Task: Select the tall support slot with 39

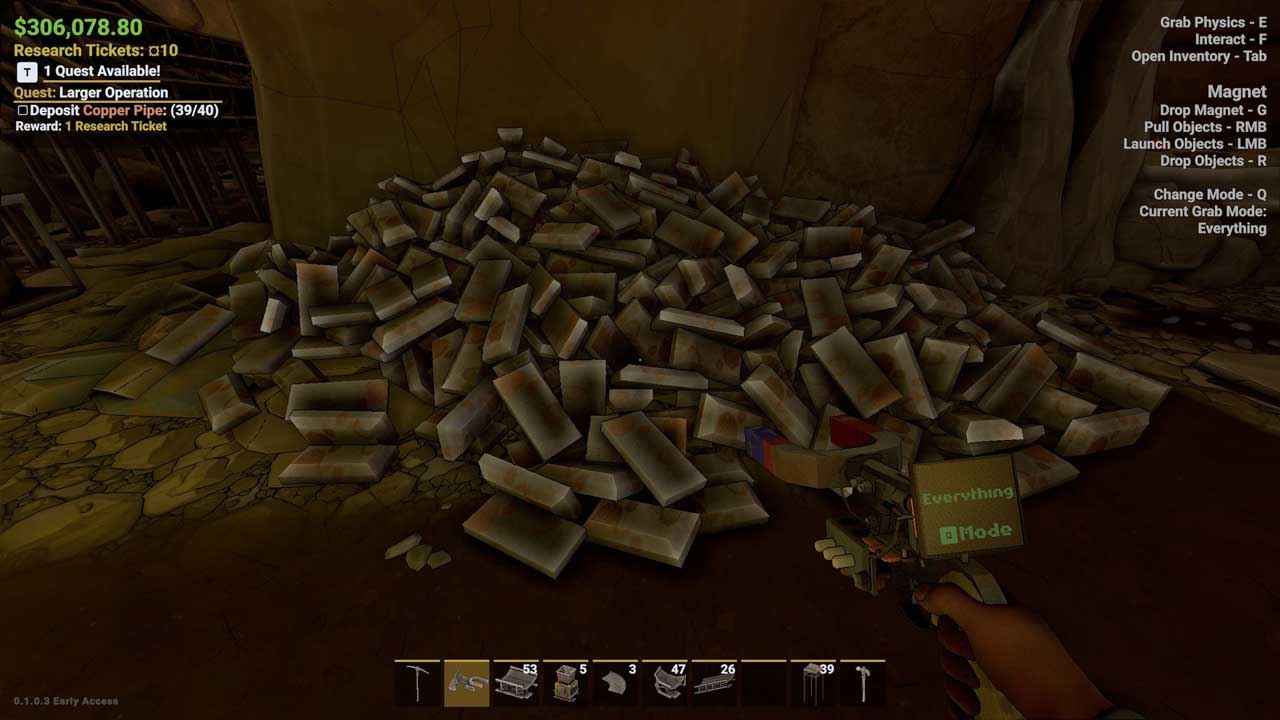Action: 813,683
